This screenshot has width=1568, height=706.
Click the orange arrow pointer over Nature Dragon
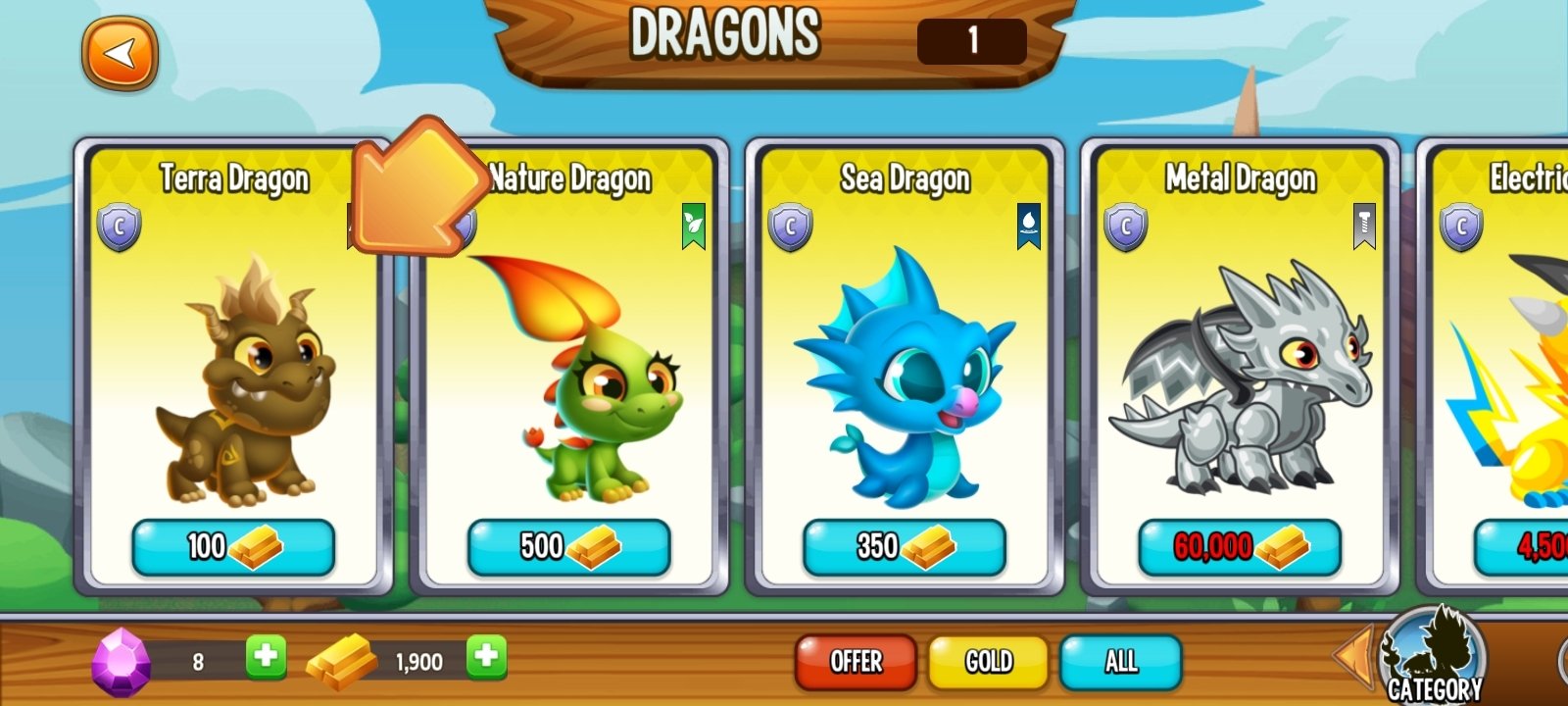412,191
